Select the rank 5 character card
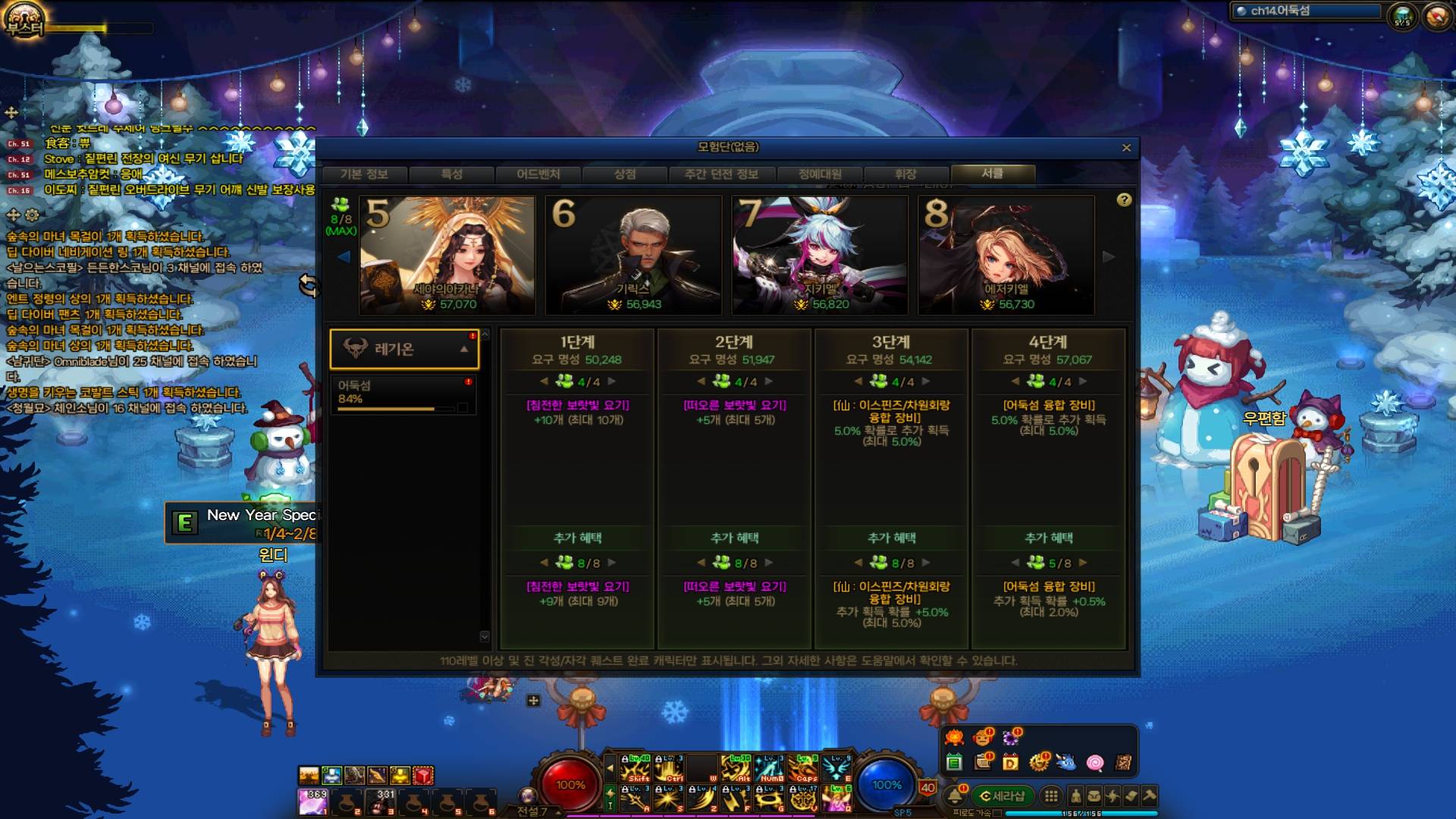The width and height of the screenshot is (1456, 819). 447,256
